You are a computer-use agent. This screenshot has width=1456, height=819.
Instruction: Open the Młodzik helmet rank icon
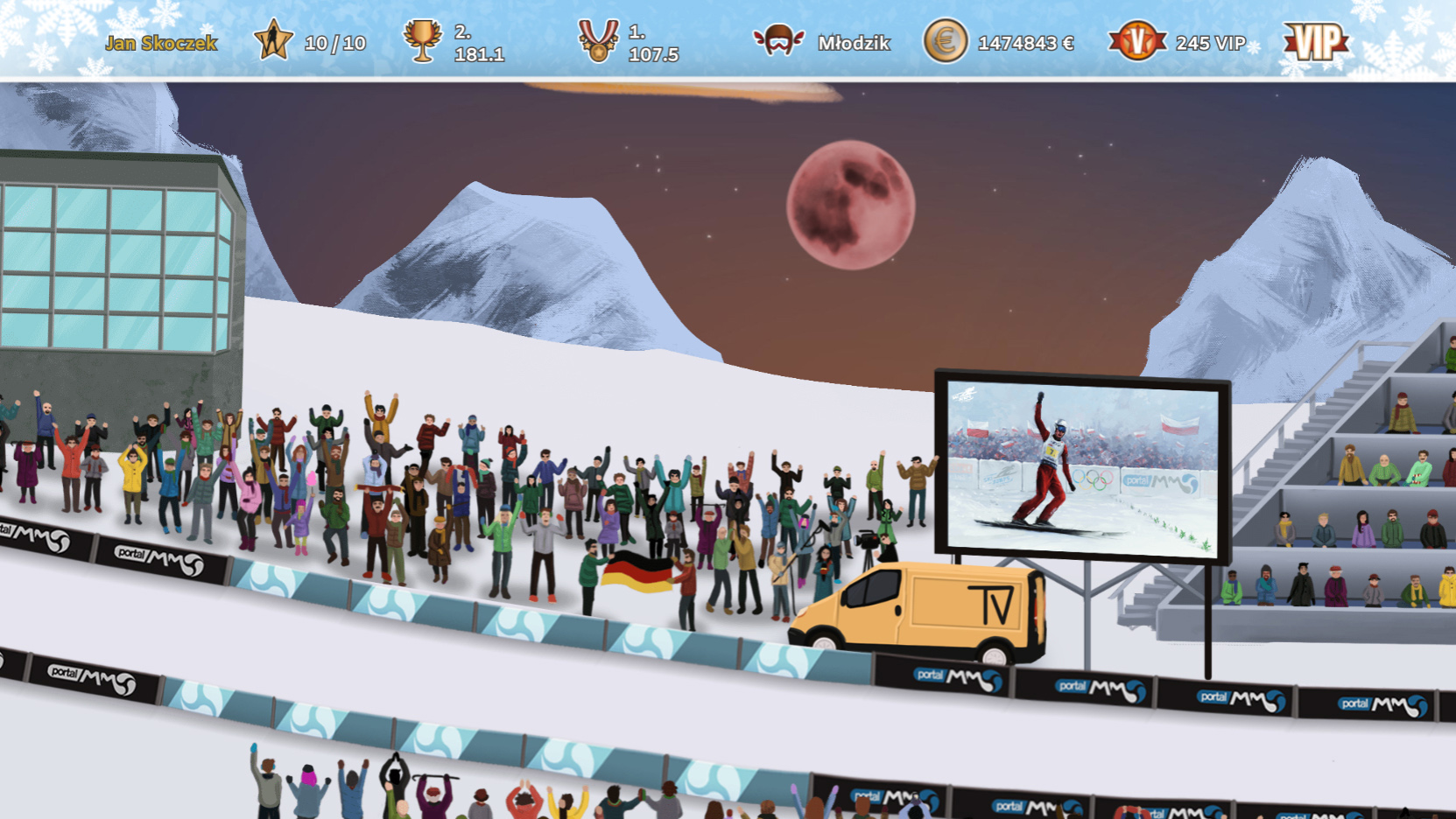[x=778, y=41]
